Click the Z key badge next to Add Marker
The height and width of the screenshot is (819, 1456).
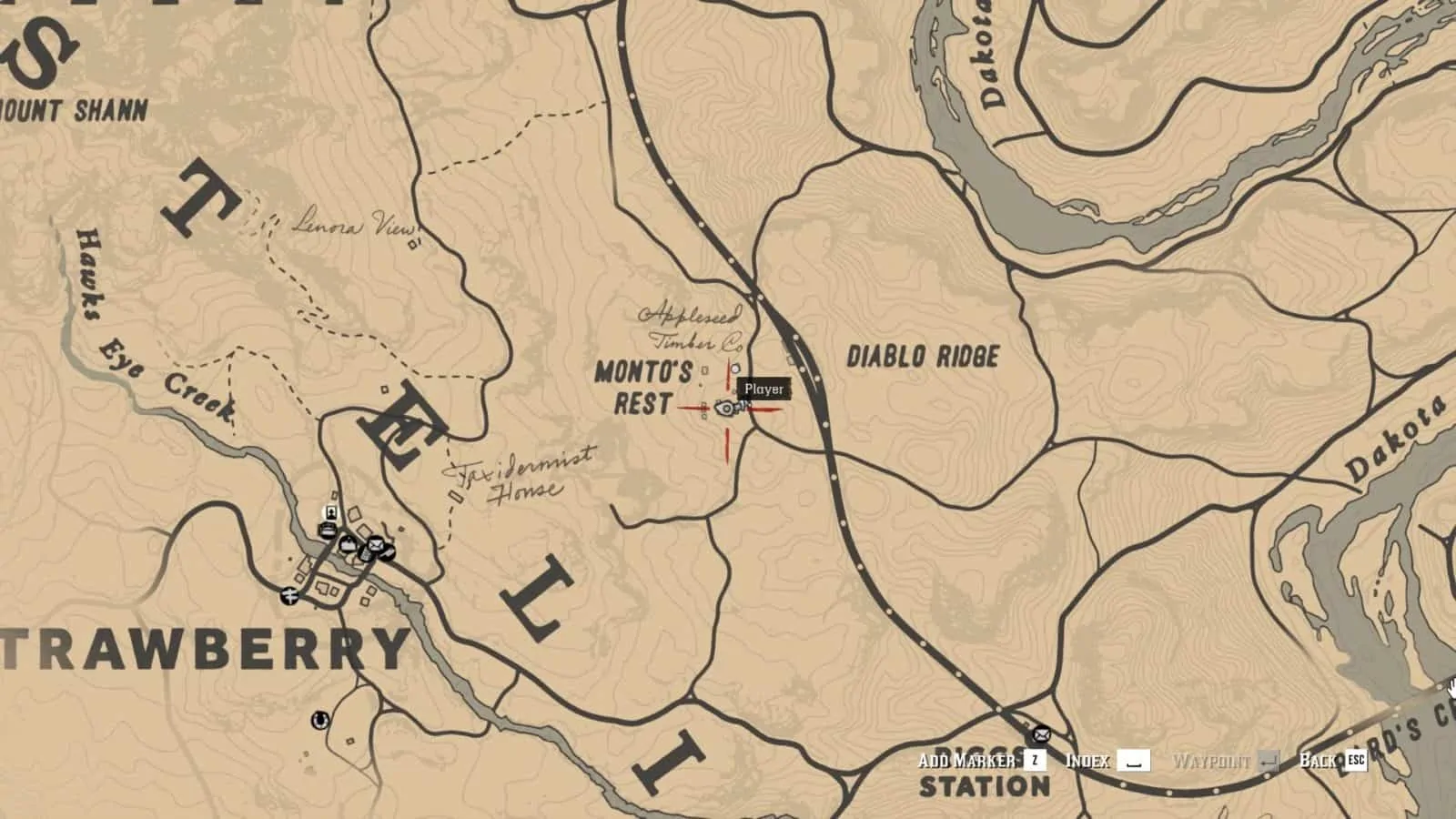coord(1033,760)
